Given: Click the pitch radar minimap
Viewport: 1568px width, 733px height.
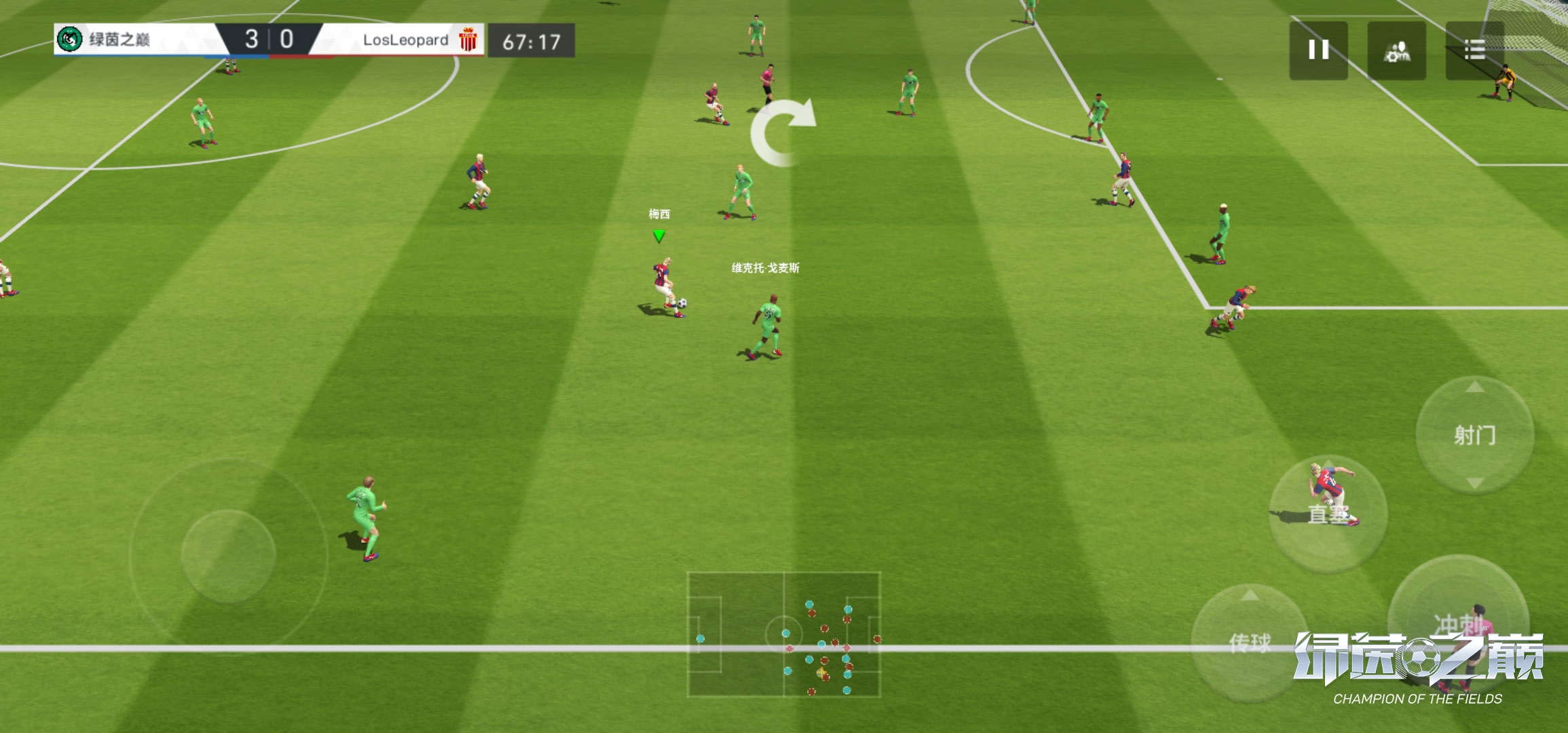Looking at the screenshot, I should (784, 635).
